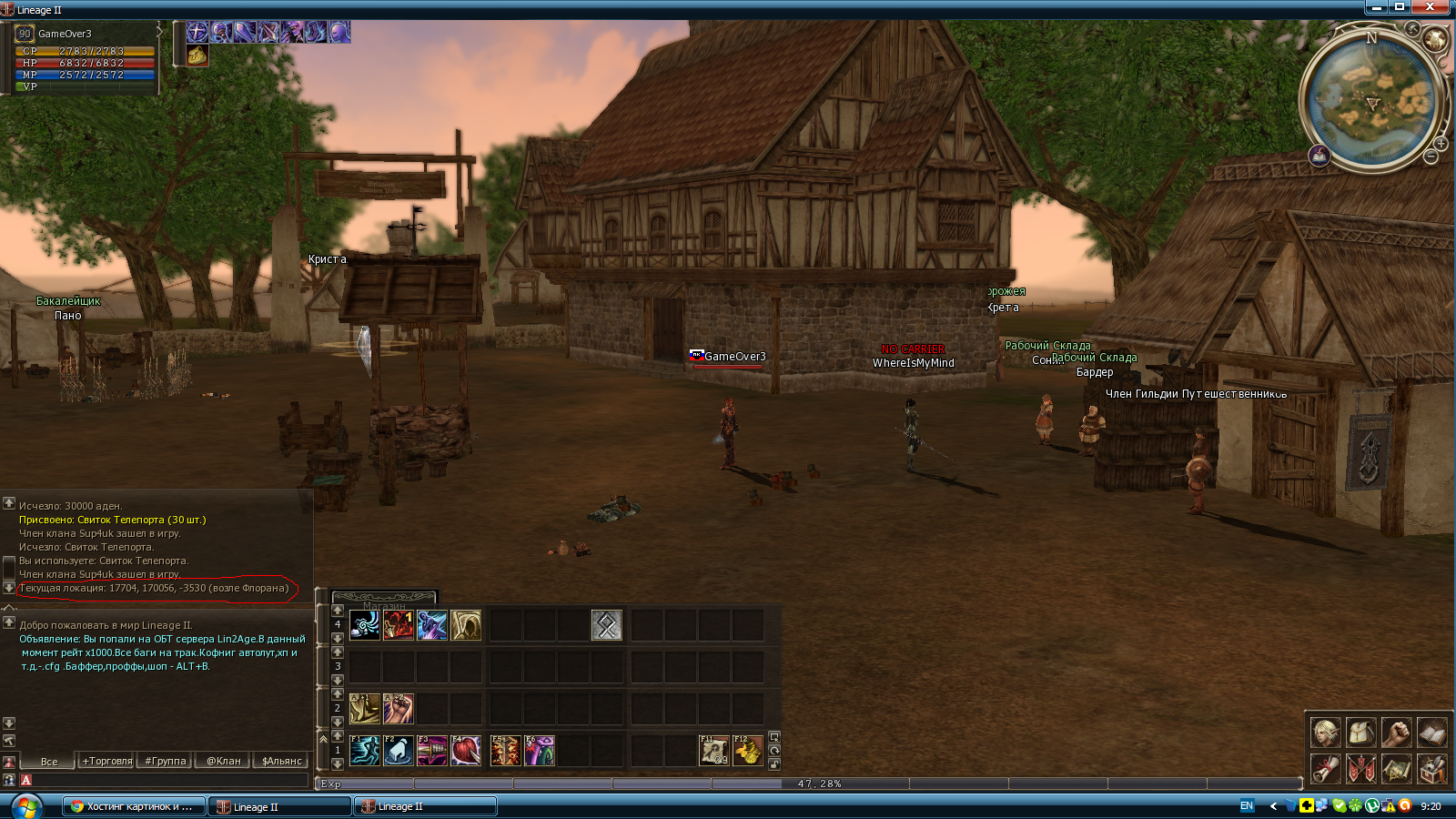Select the #Группа chat tab
The width and height of the screenshot is (1456, 819).
click(166, 761)
